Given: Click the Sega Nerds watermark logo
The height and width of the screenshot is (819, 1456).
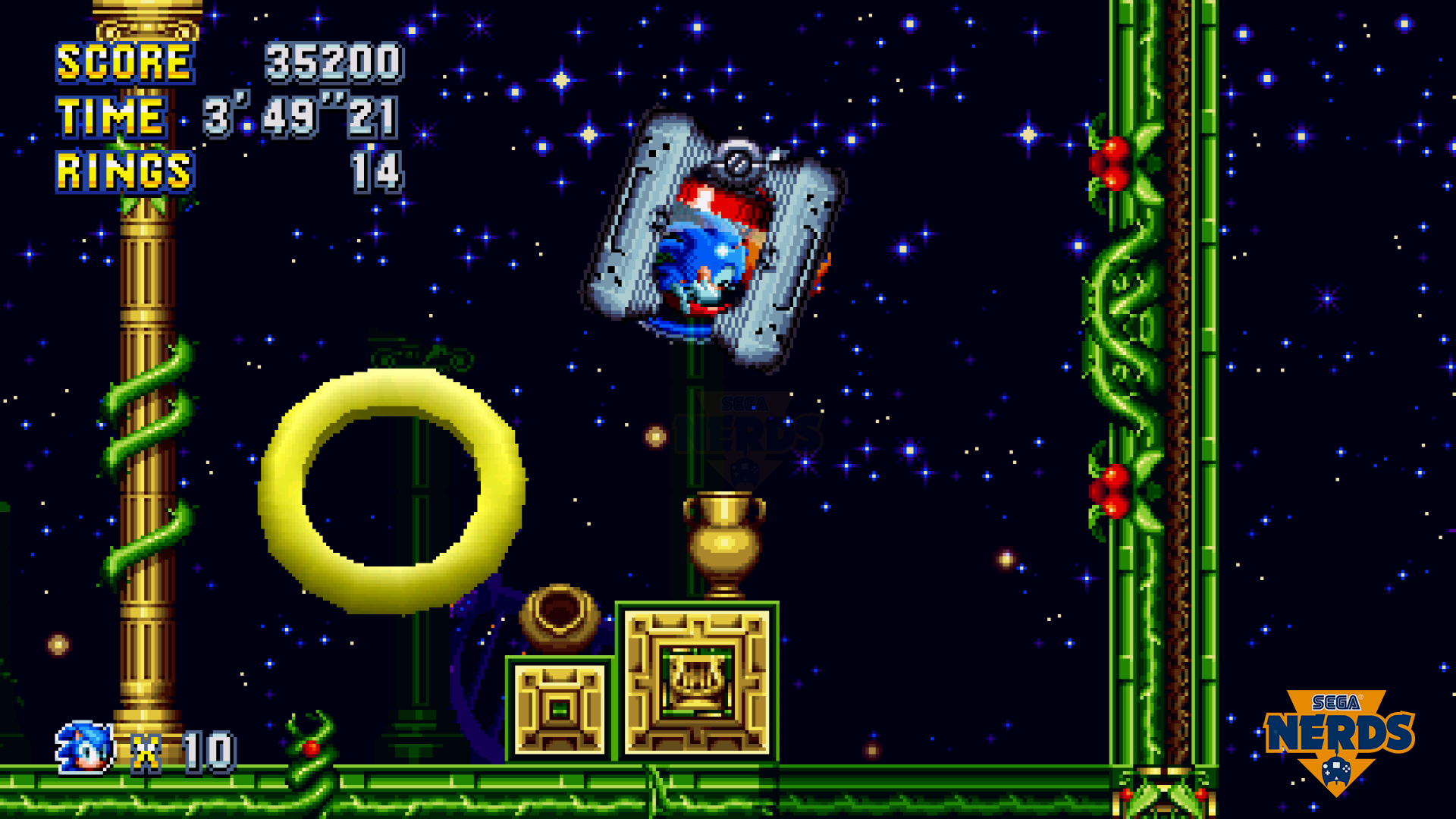Looking at the screenshot, I should (x=1338, y=739).
